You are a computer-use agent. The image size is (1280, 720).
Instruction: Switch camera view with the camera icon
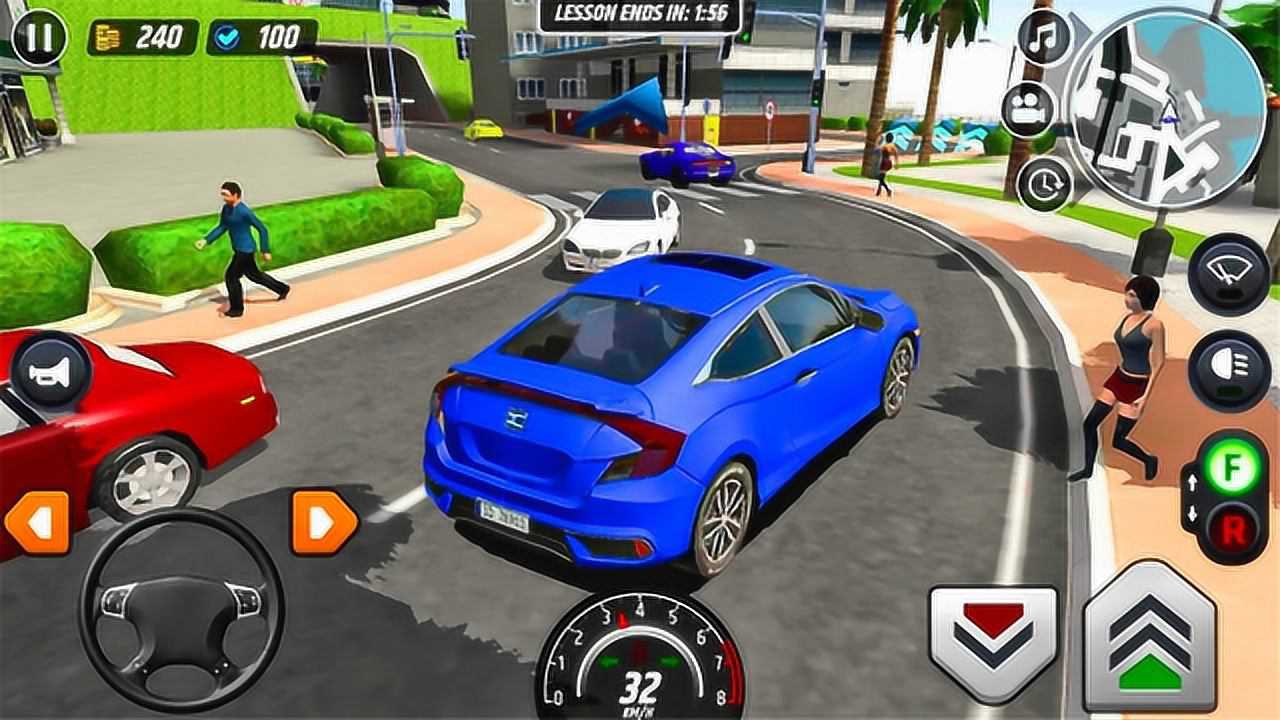[x=1029, y=111]
